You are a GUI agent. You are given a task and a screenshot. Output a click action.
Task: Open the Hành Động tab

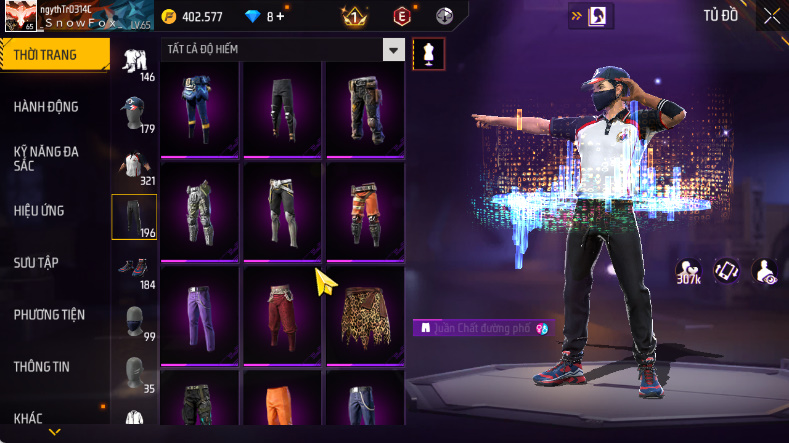[46, 107]
